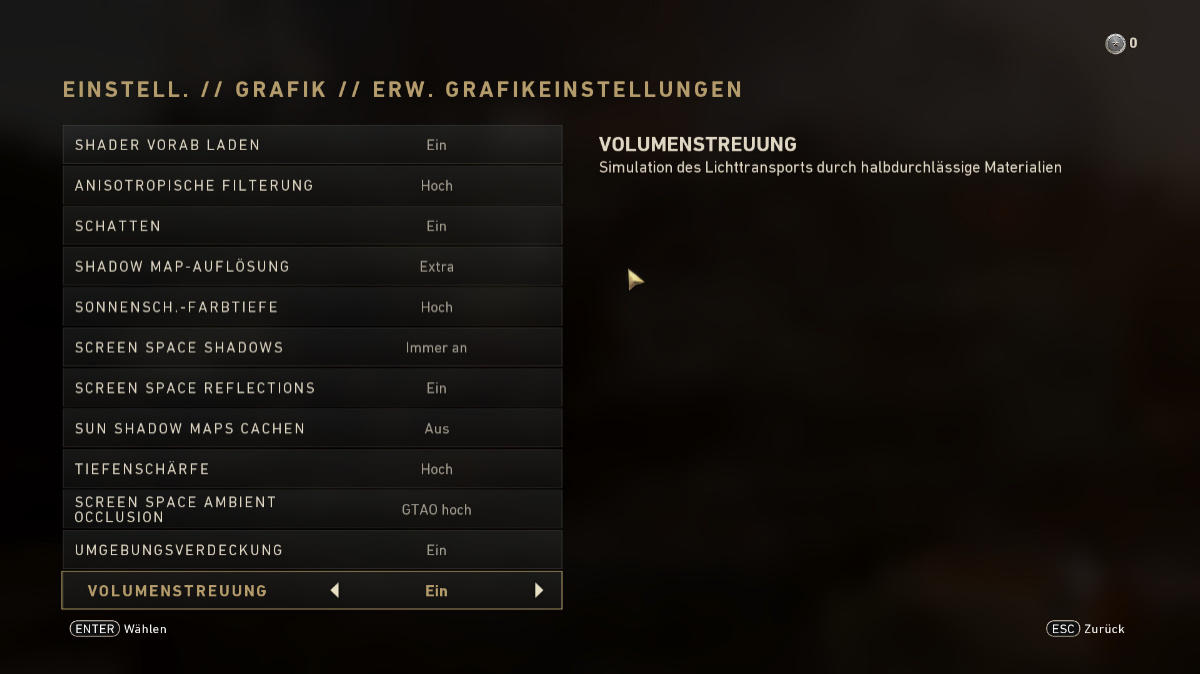Select the Schatten setting row
The image size is (1200, 674).
click(312, 226)
